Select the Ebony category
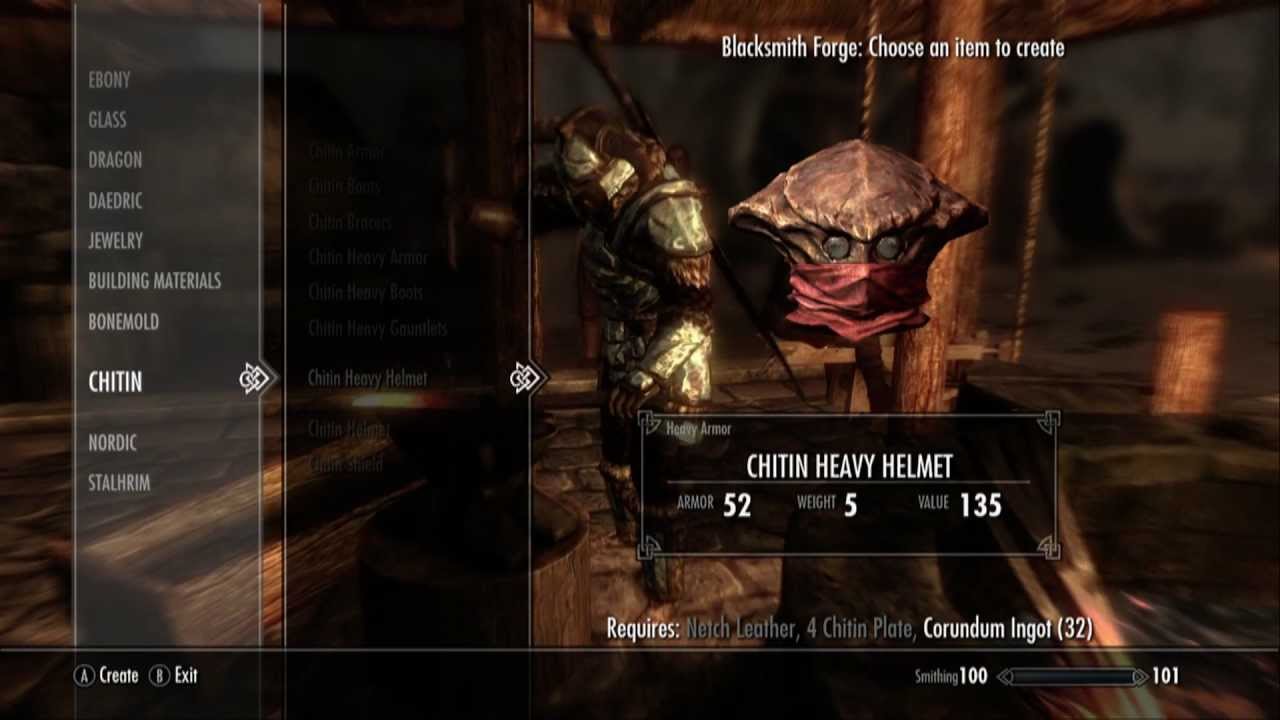The width and height of the screenshot is (1280, 720). pyautogui.click(x=109, y=80)
